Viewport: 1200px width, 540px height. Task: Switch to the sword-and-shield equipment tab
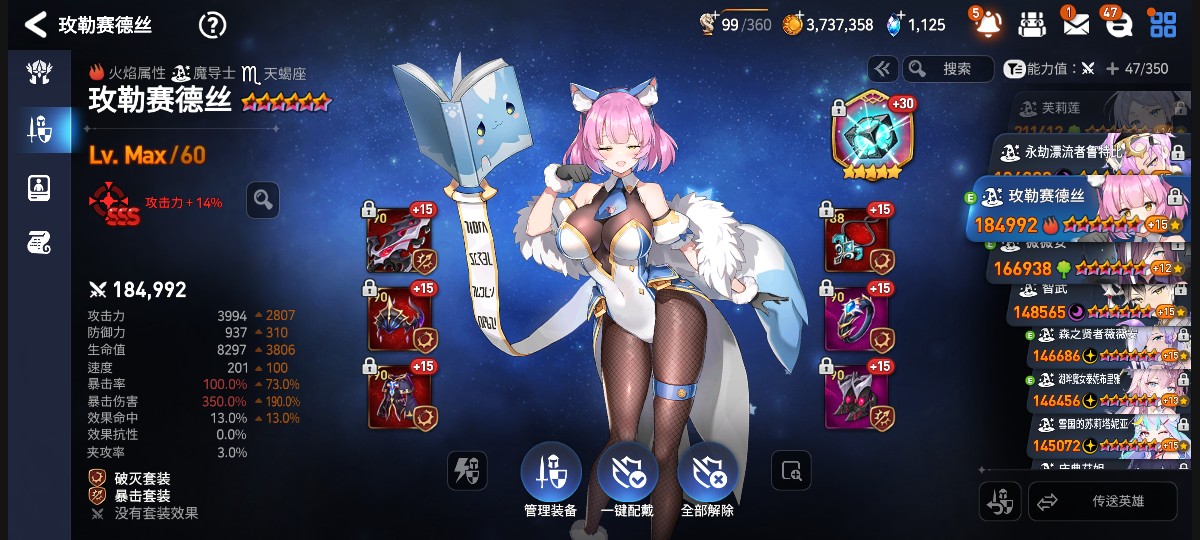click(x=38, y=128)
